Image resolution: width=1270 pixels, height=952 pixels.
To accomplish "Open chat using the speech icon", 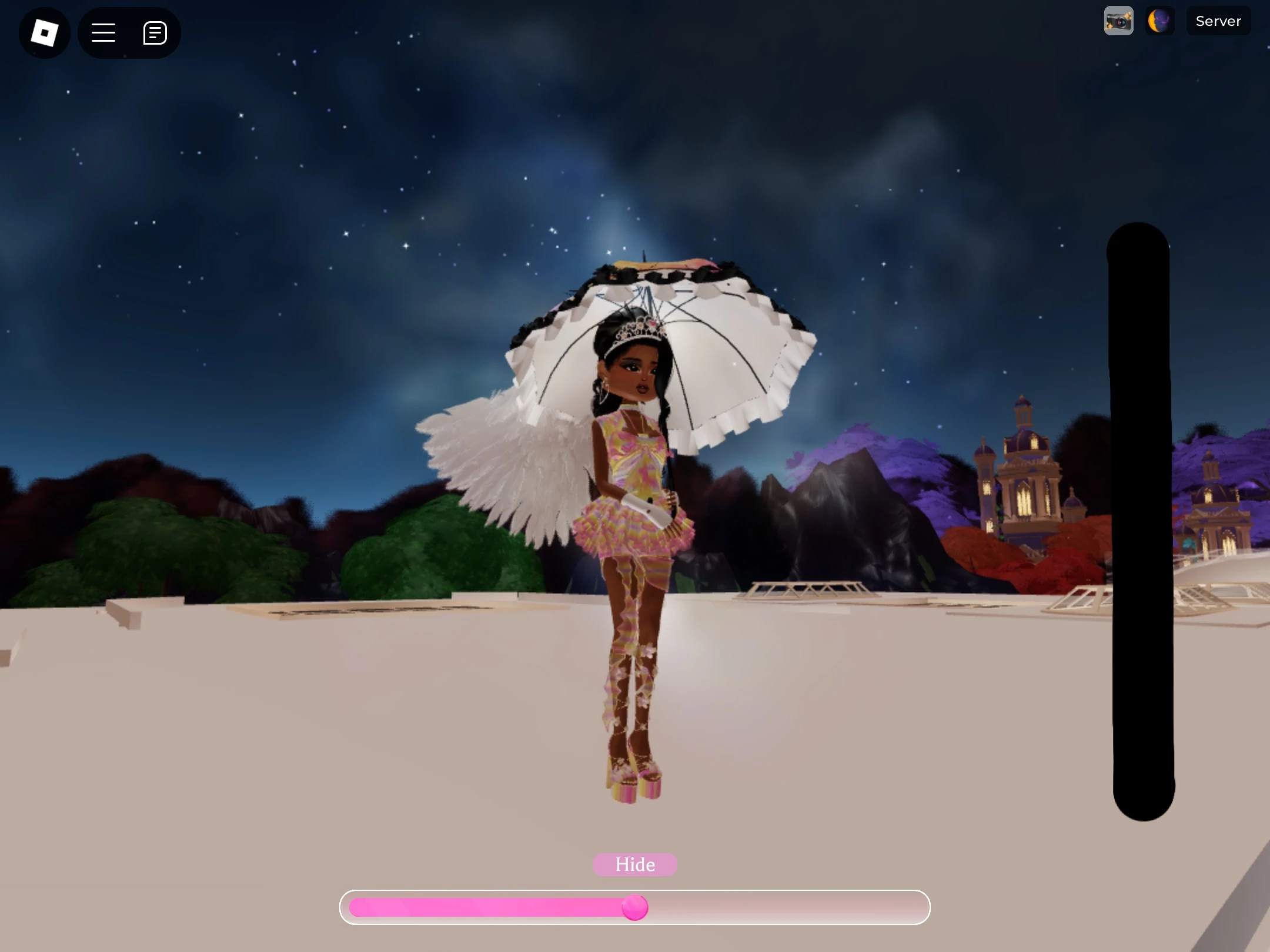I will 155,32.
